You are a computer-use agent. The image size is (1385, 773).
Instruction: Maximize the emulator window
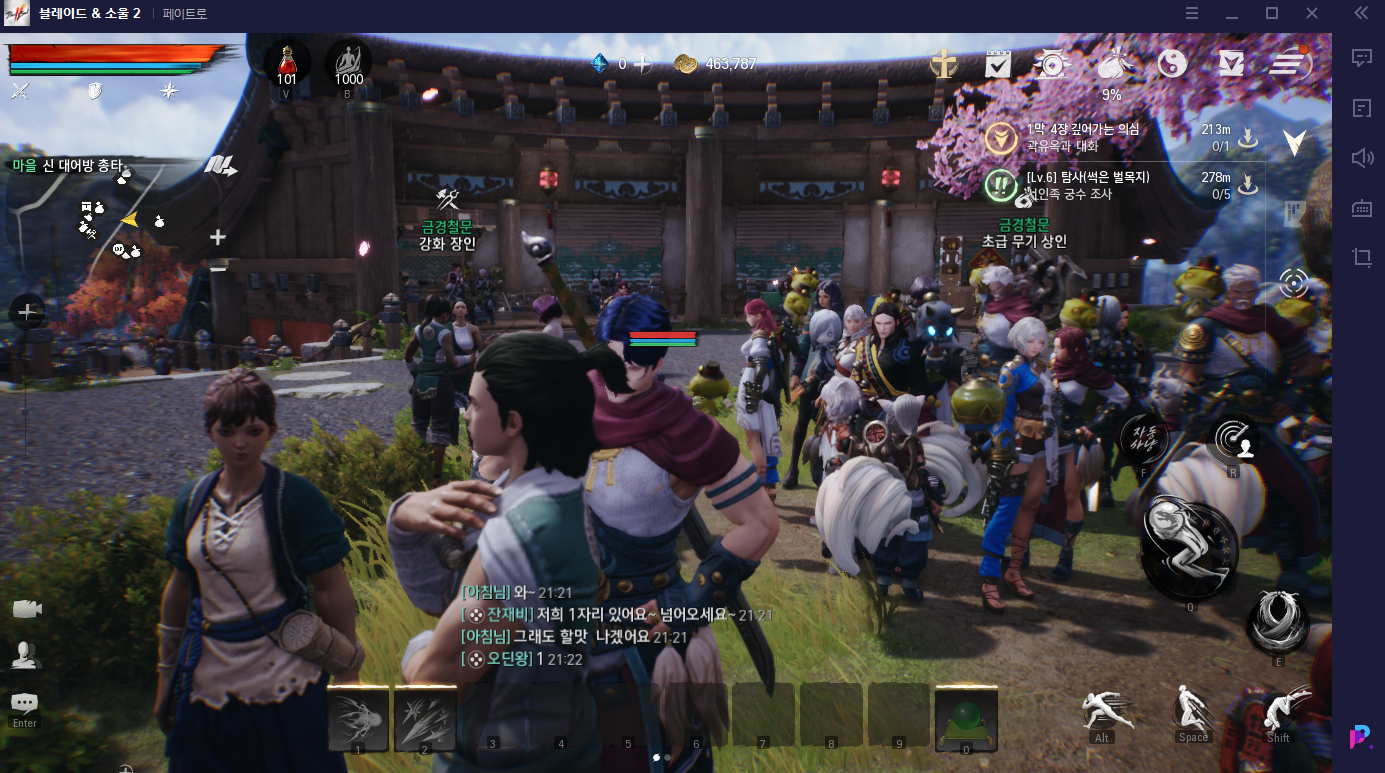[x=1272, y=13]
